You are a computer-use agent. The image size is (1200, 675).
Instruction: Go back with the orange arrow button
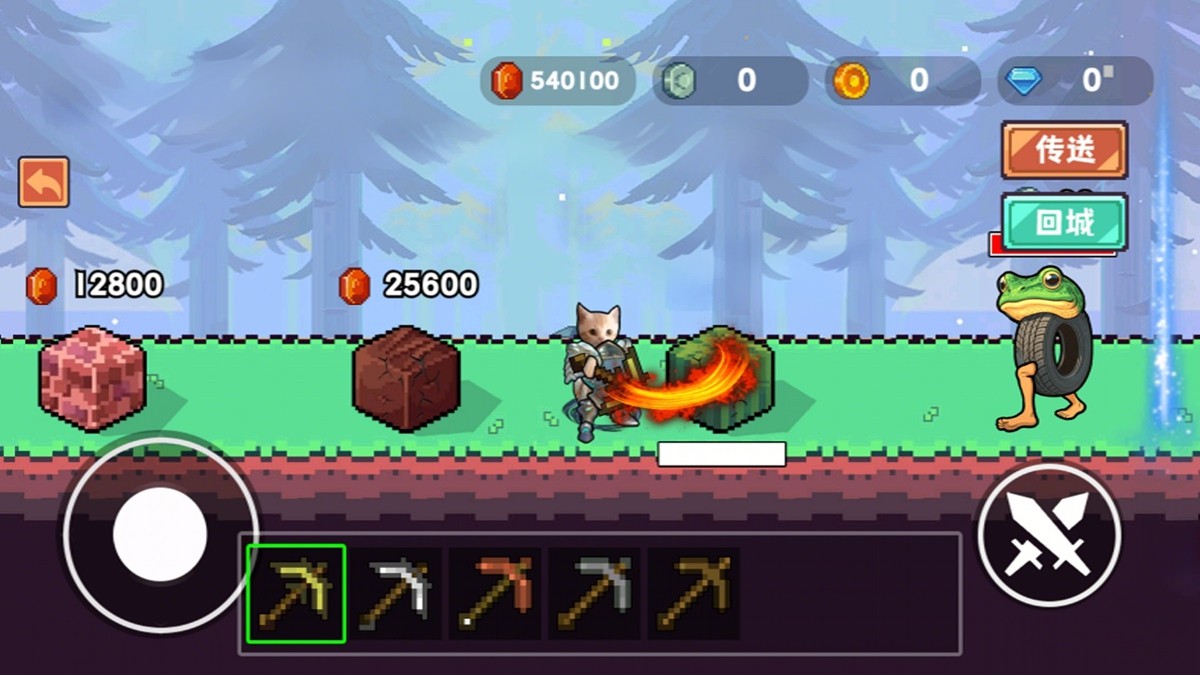[x=44, y=183]
